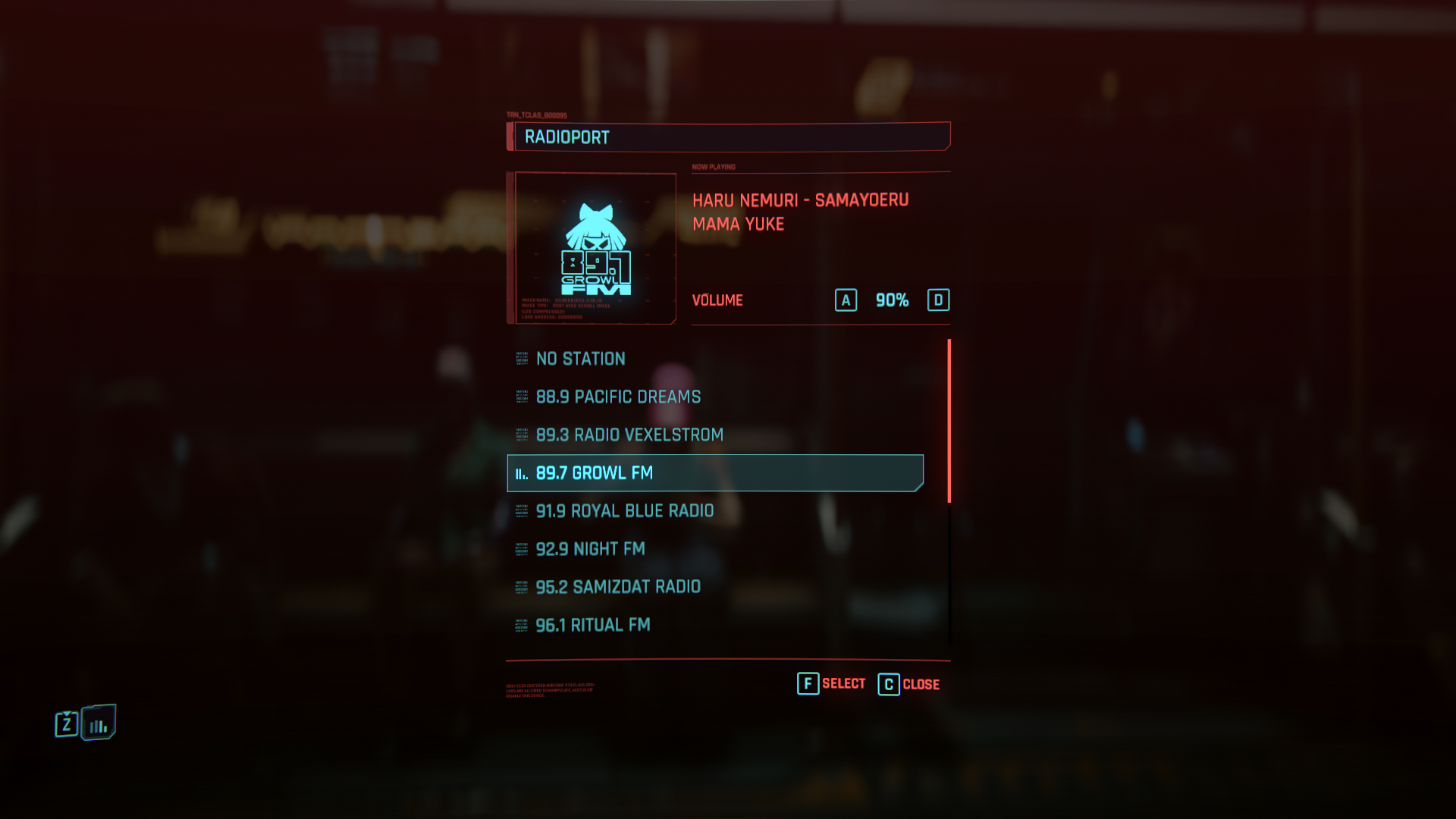Click the A keycap icon to lower volume
The image size is (1456, 819).
(x=845, y=300)
